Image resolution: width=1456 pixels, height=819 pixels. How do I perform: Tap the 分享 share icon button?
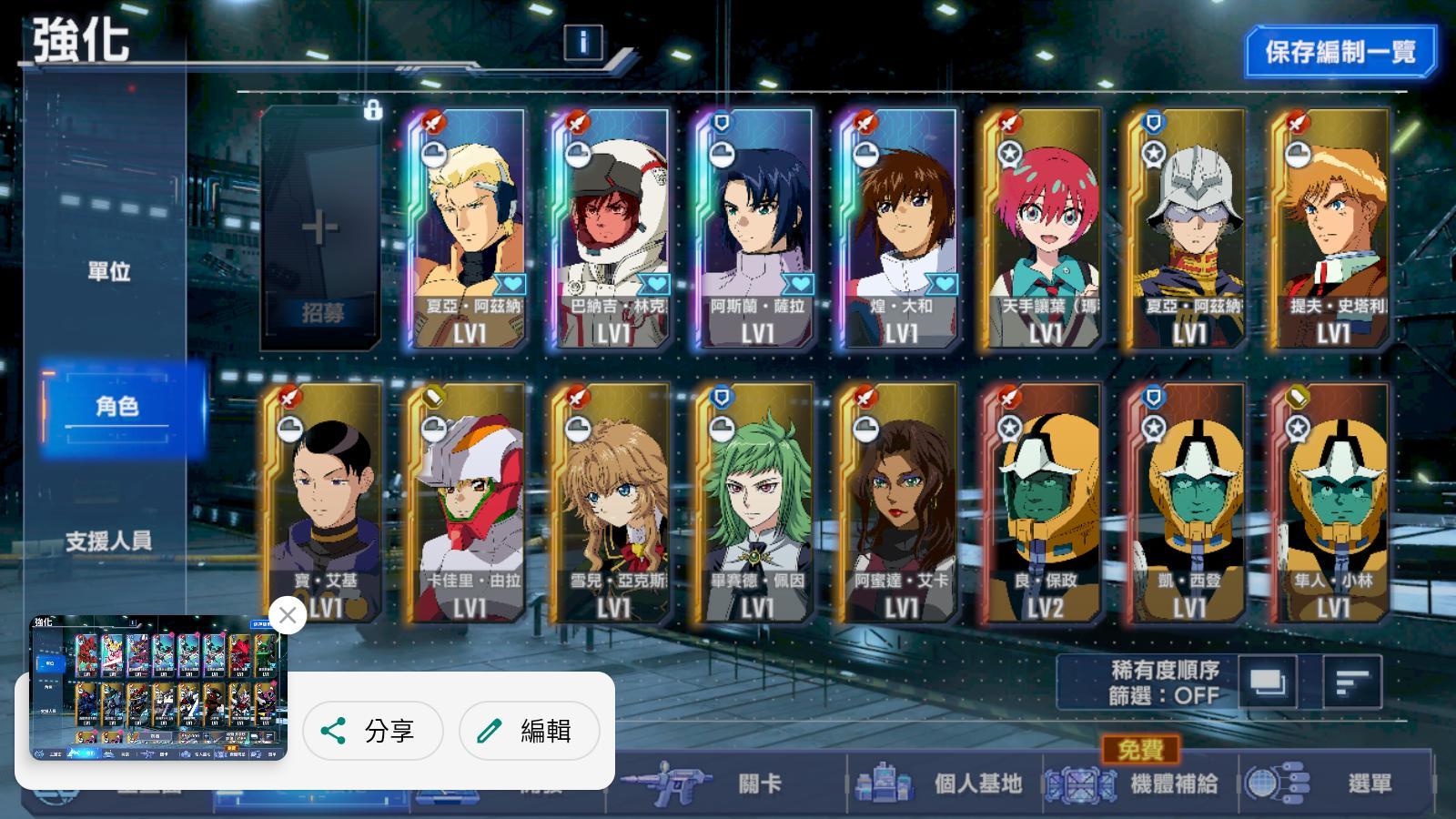(372, 731)
